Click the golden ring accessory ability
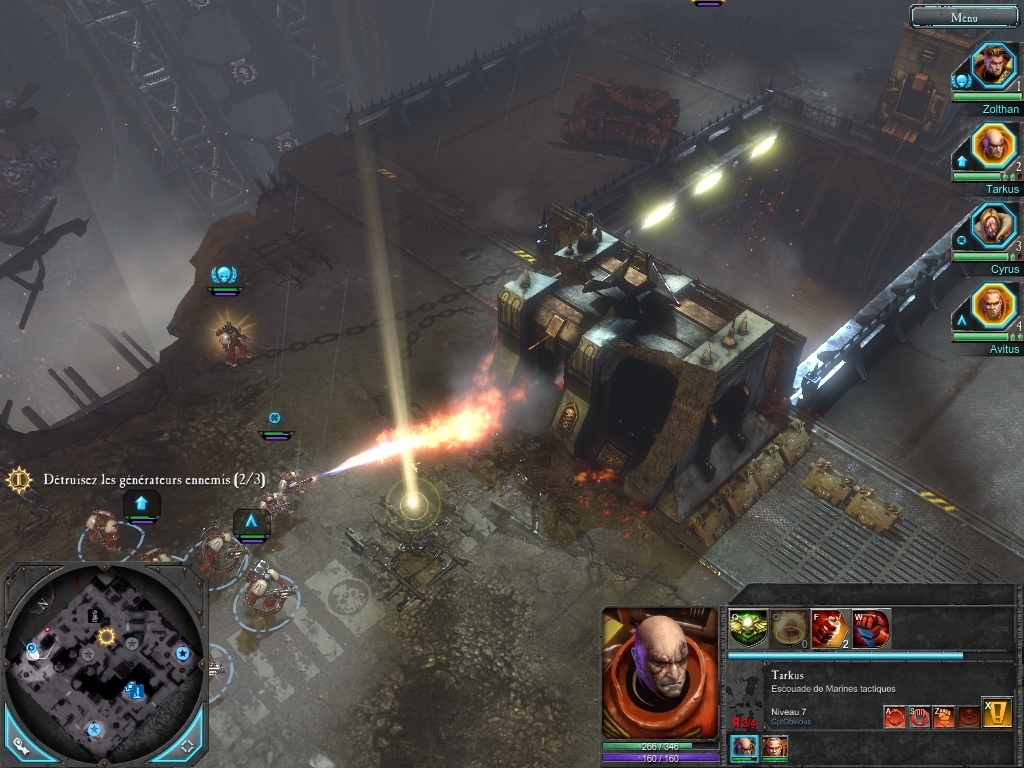The height and width of the screenshot is (768, 1024). (x=789, y=628)
